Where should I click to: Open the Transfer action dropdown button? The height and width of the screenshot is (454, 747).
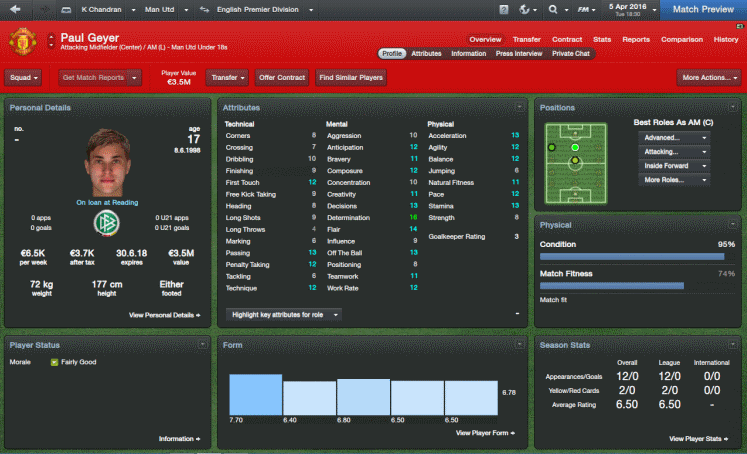[227, 77]
